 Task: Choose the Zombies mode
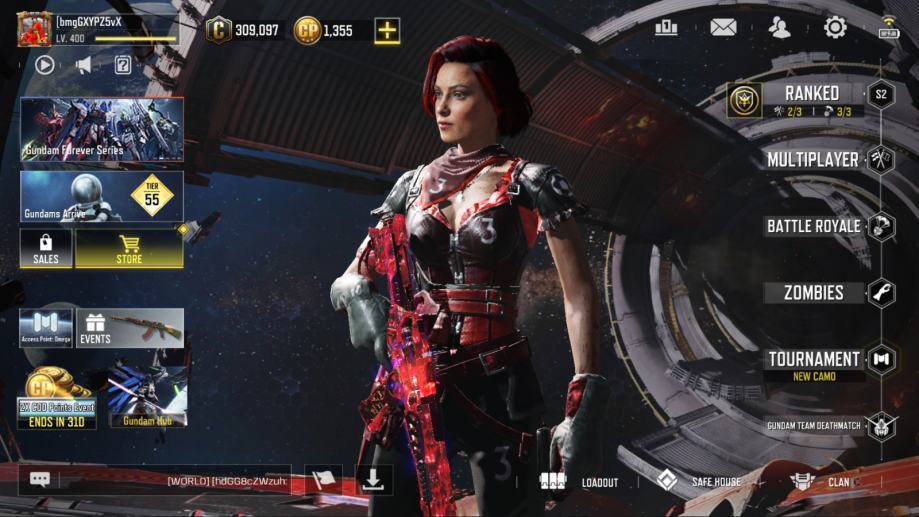pos(813,293)
